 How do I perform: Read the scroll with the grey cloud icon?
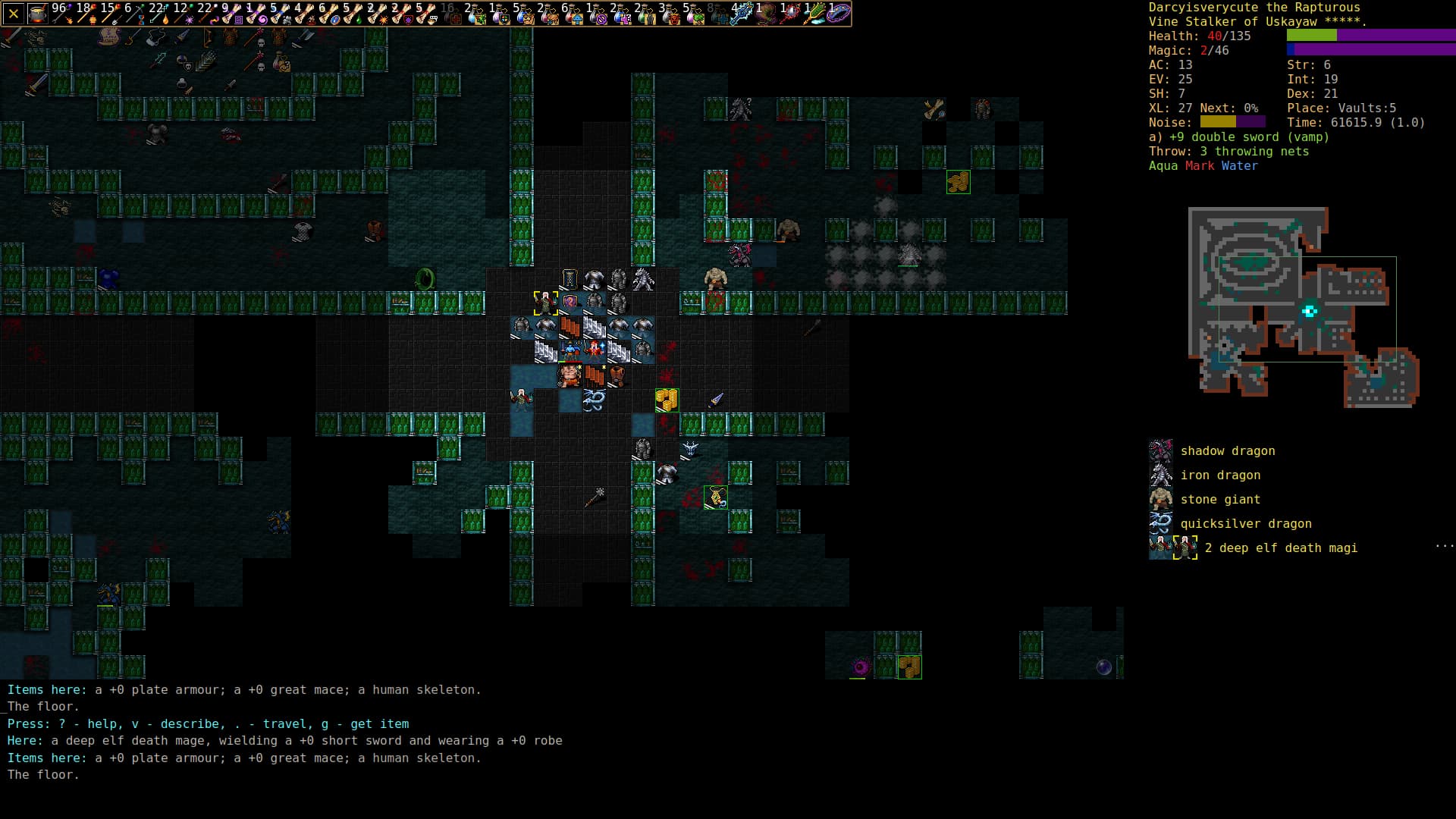pyautogui.click(x=281, y=14)
